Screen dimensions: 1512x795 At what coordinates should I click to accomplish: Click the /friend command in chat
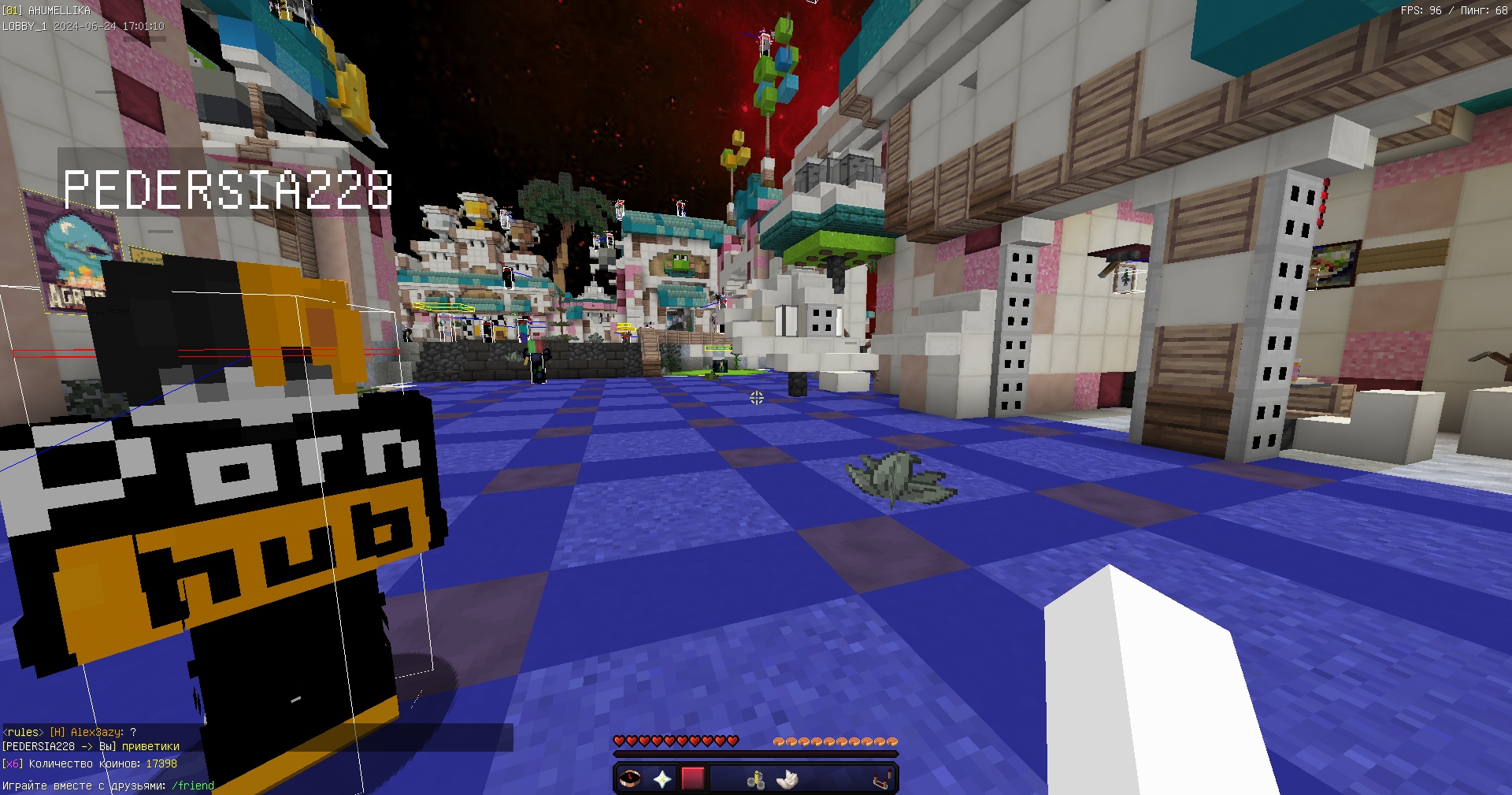coord(193,786)
